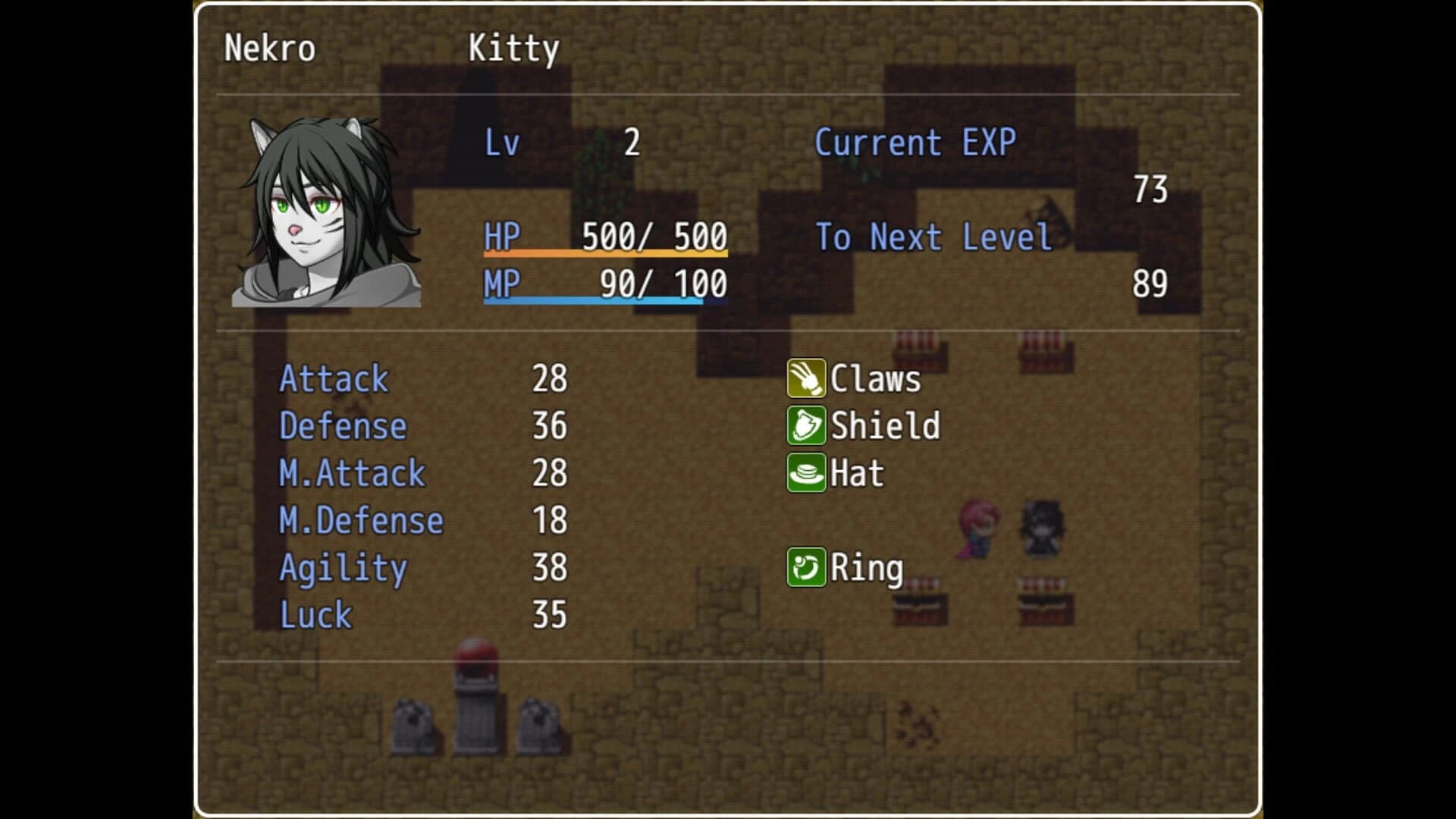Click the orange HP bar
Viewport: 1456px width, 819px height.
pos(605,256)
